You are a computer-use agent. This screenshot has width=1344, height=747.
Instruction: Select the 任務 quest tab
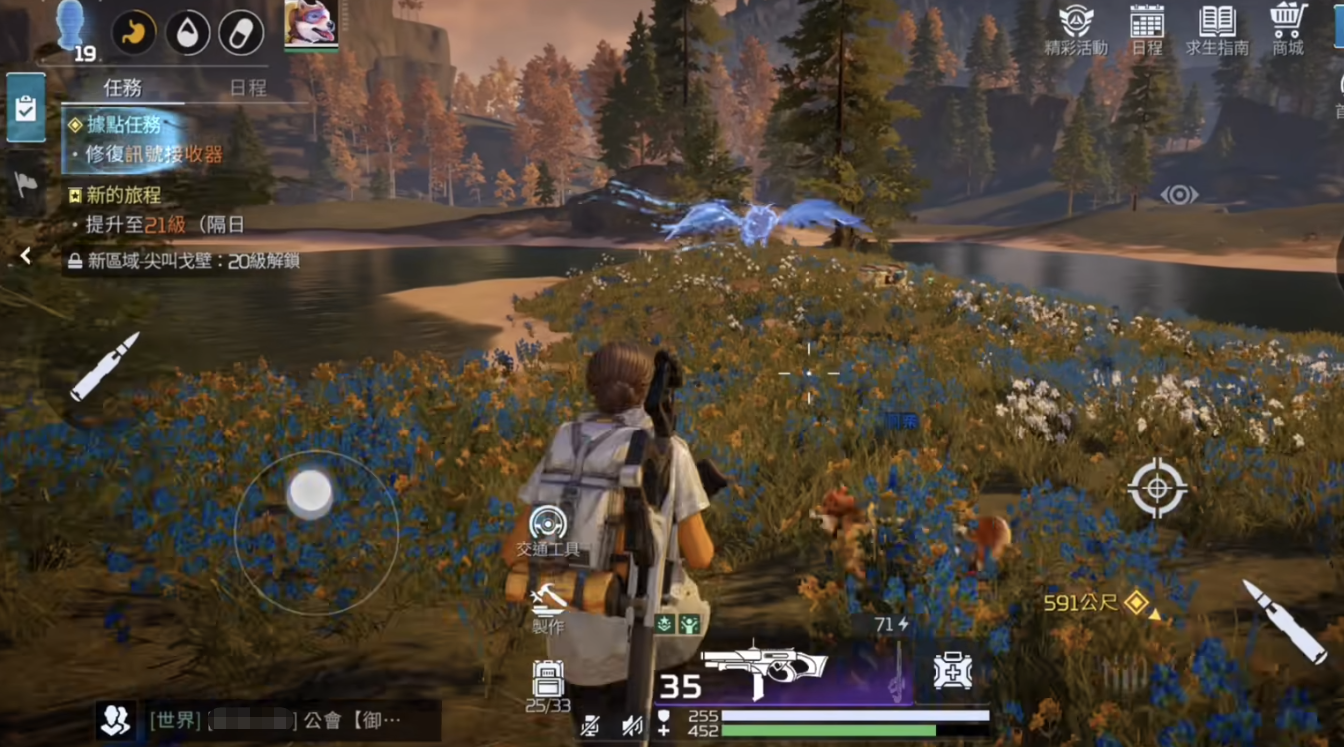tap(122, 88)
